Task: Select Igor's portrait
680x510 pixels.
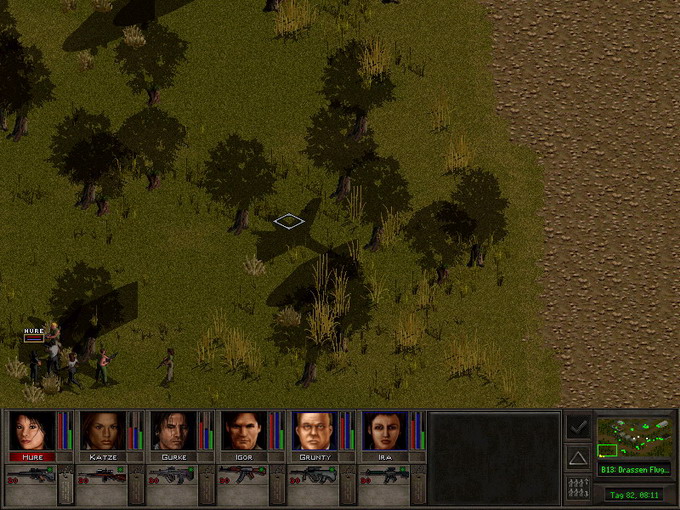Action: (x=241, y=431)
